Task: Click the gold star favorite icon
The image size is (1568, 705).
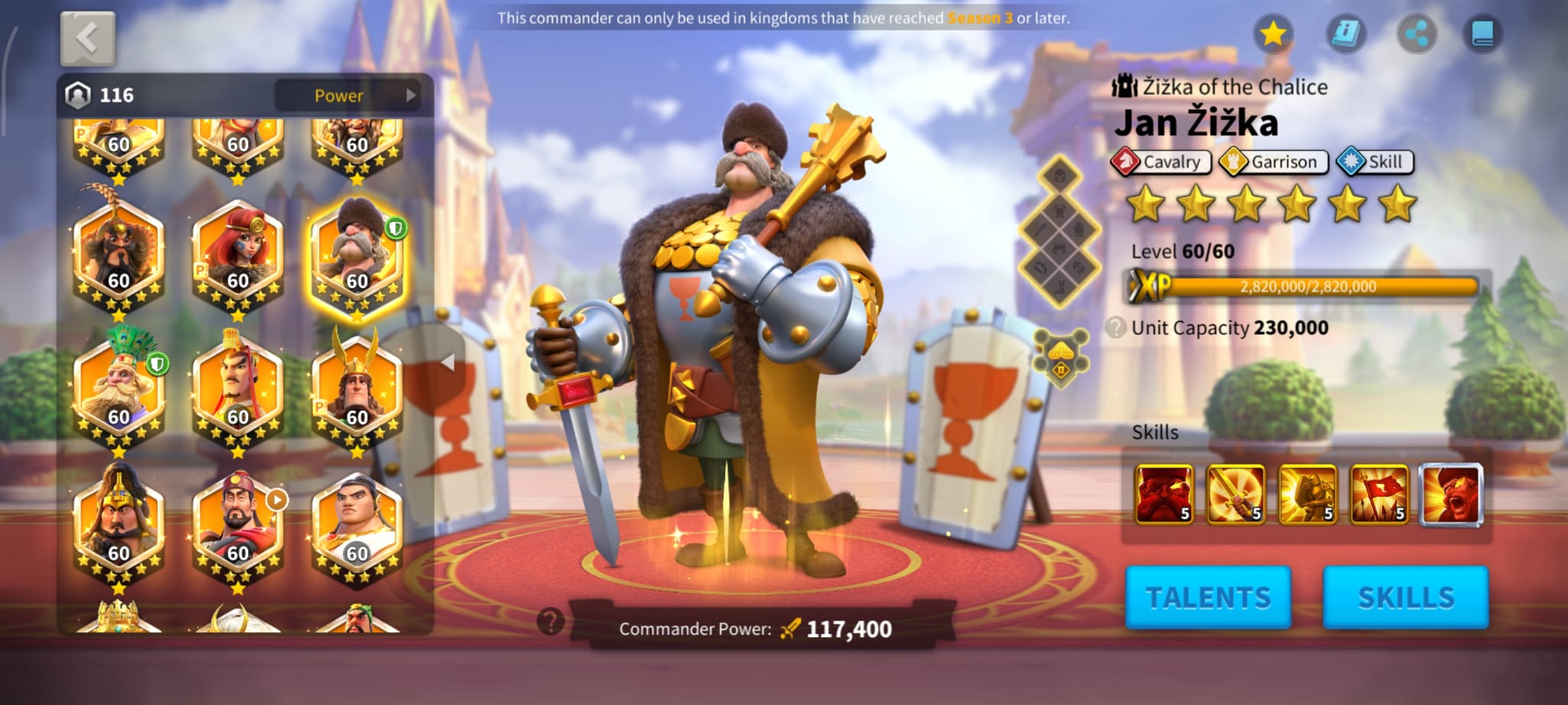Action: 1272,34
